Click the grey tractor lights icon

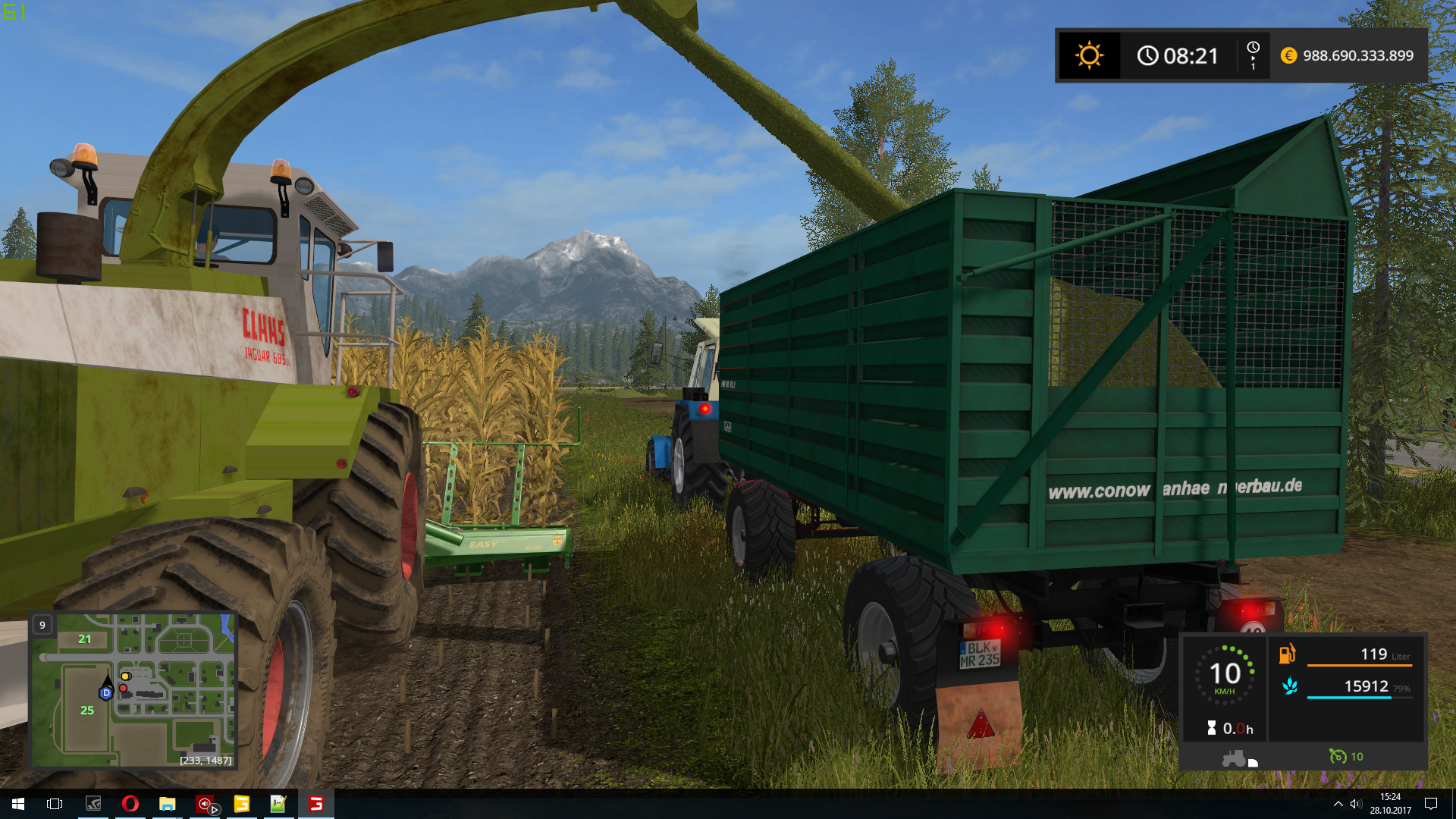[x=1235, y=758]
